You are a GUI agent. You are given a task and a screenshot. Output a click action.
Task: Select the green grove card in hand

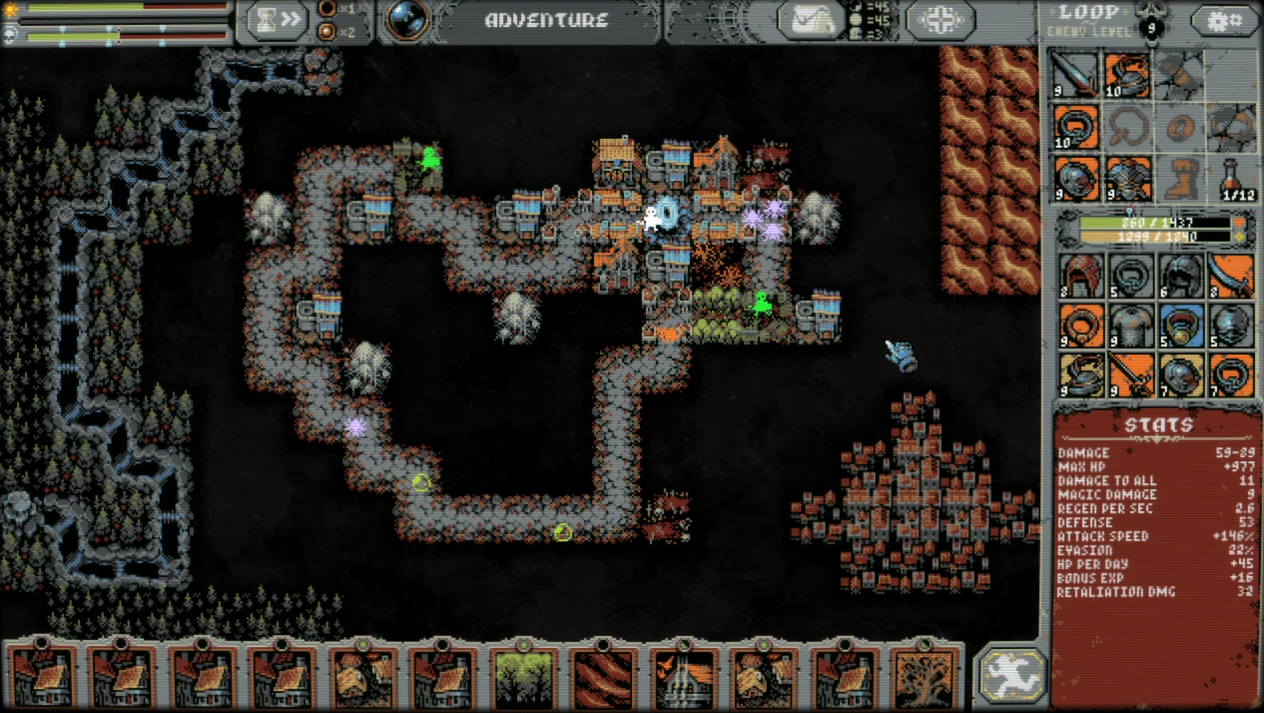pyautogui.click(x=524, y=678)
